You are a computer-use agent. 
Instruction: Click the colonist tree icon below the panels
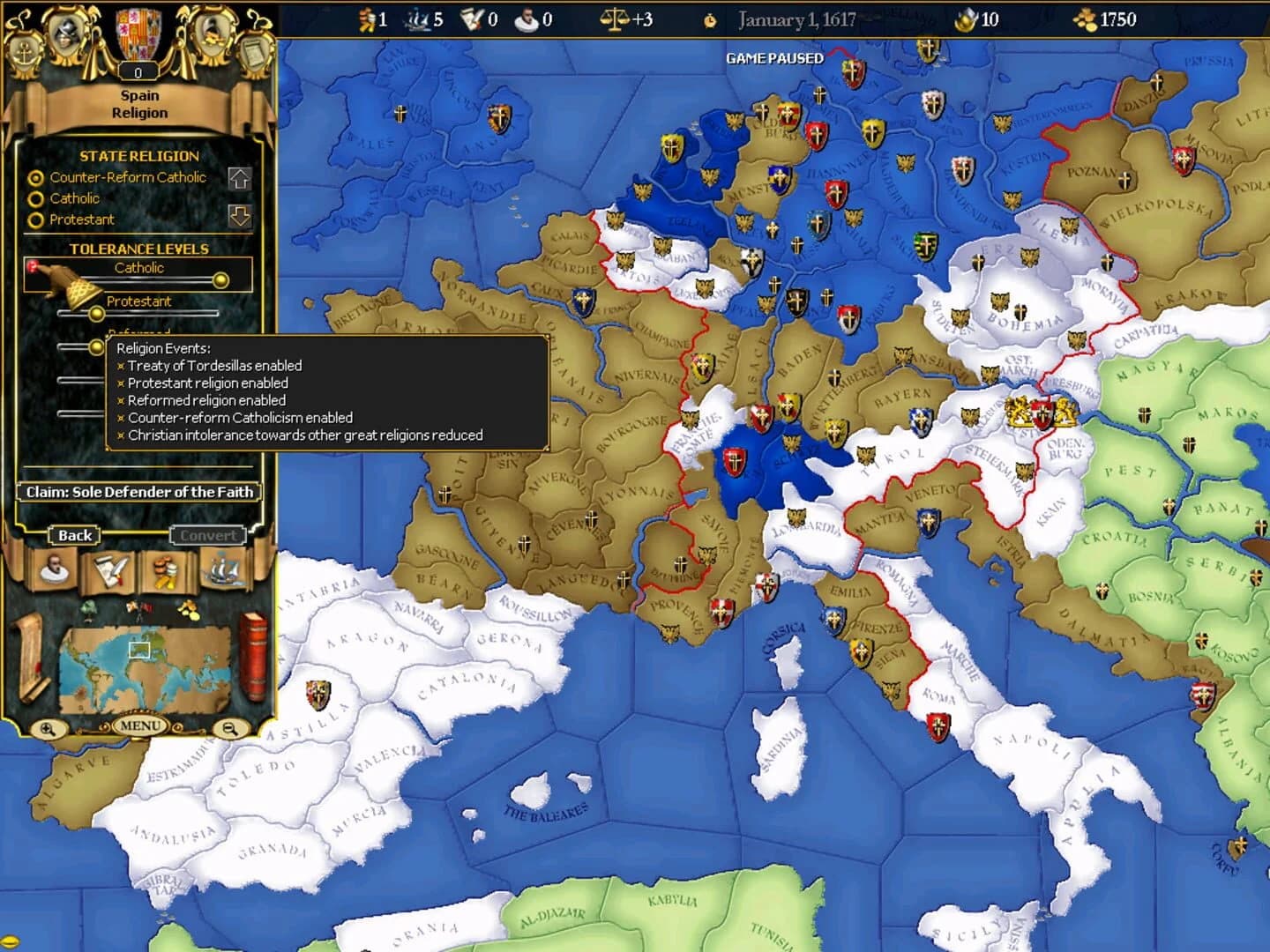(x=89, y=610)
